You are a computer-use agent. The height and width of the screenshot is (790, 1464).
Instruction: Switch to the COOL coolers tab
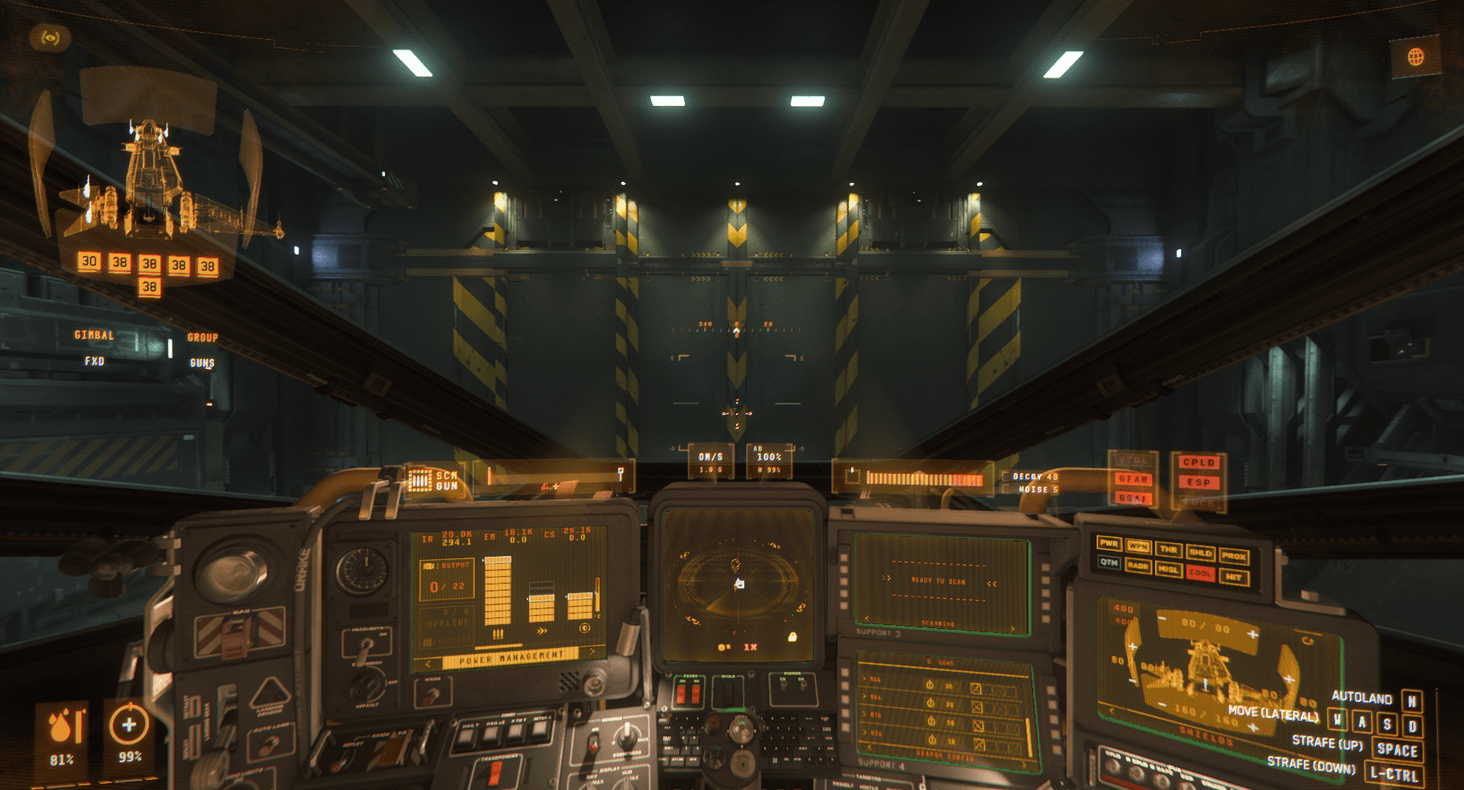pos(1200,574)
